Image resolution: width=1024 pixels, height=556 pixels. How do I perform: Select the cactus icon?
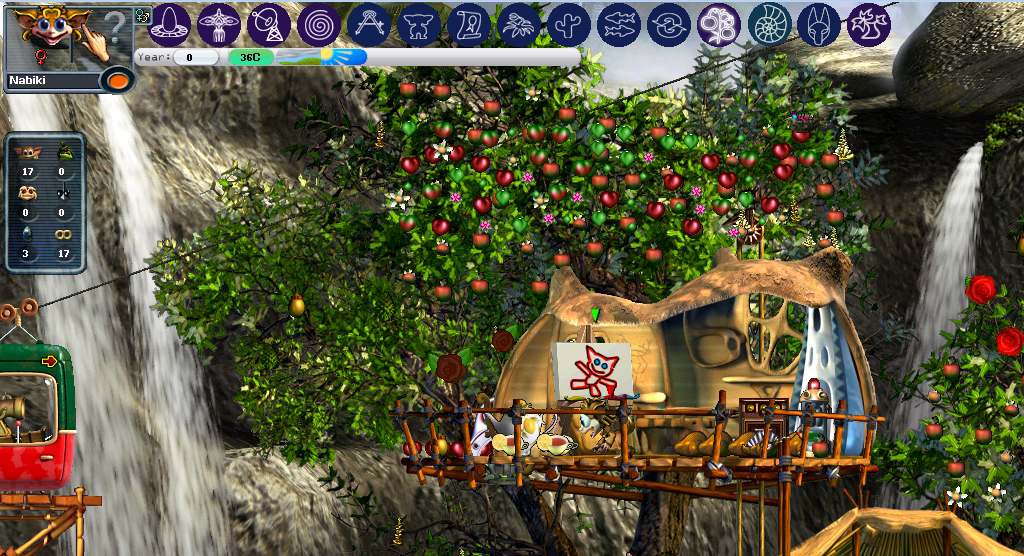pos(569,24)
